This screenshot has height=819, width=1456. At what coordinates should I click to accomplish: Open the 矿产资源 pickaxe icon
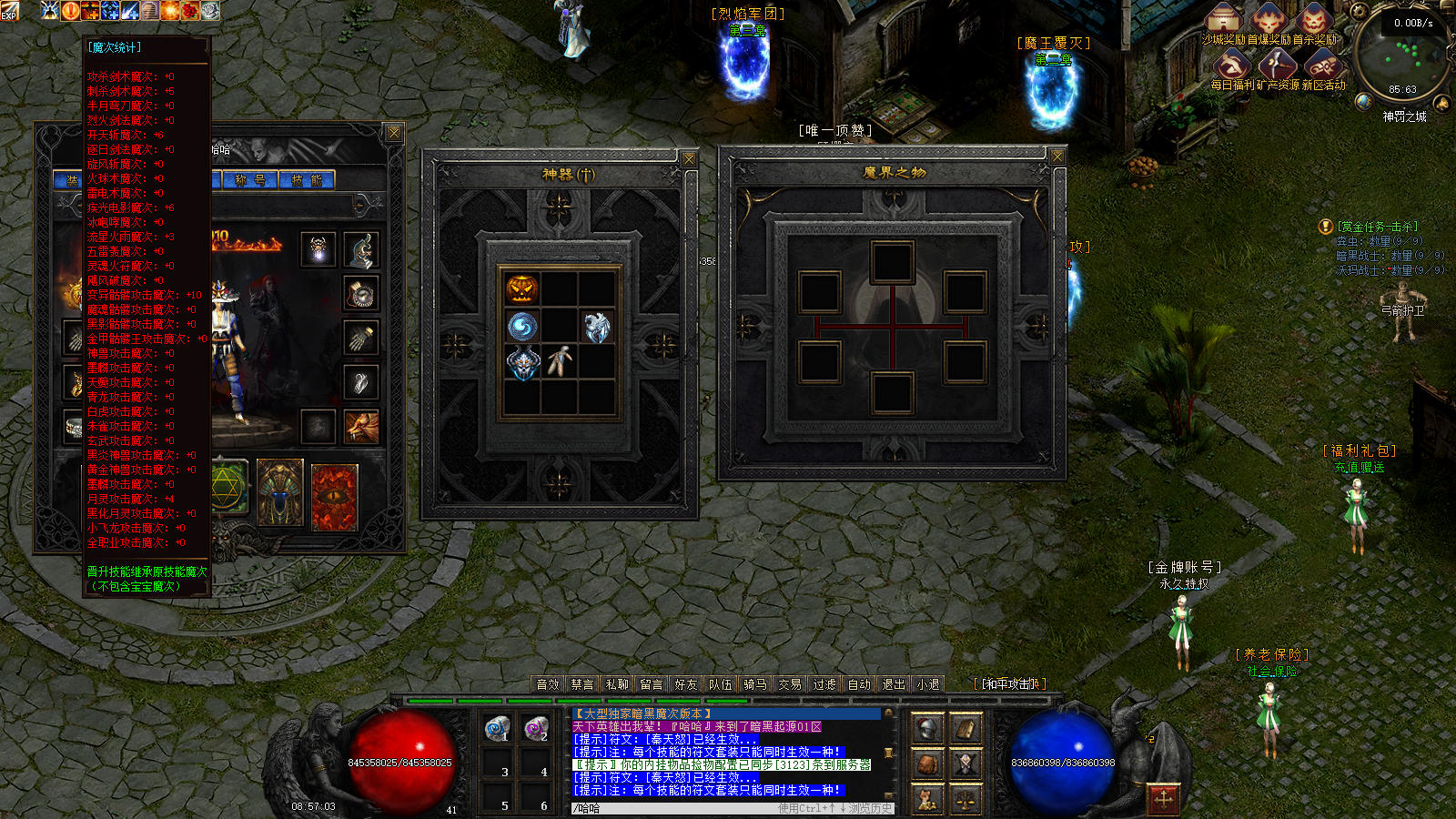[1278, 66]
